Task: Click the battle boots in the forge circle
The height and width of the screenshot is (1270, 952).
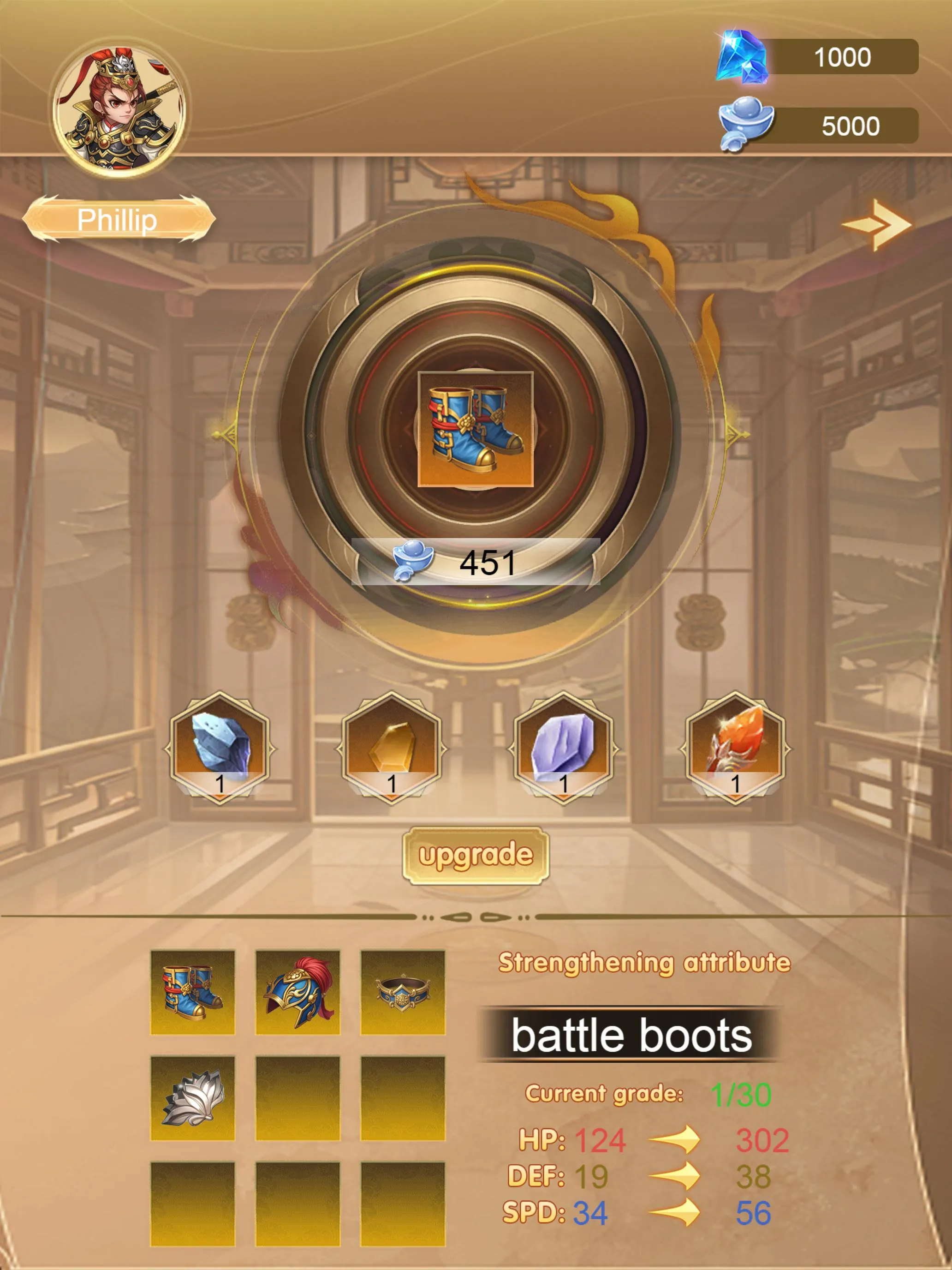Action: click(475, 430)
